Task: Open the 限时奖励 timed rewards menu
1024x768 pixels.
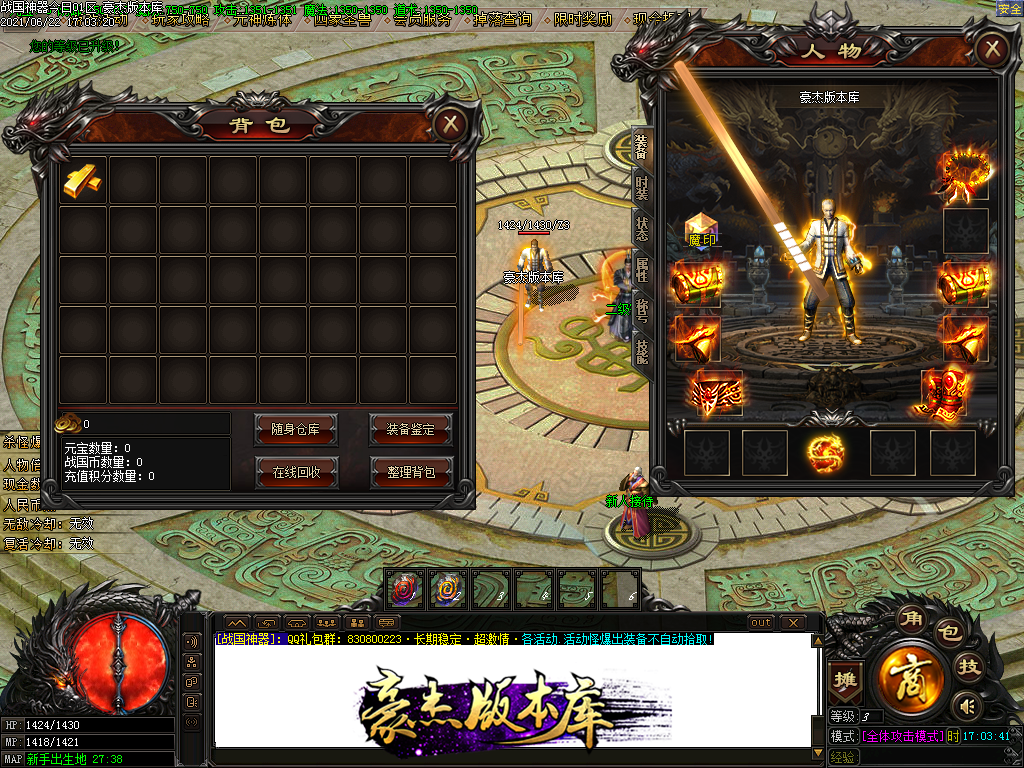Action: pyautogui.click(x=582, y=19)
